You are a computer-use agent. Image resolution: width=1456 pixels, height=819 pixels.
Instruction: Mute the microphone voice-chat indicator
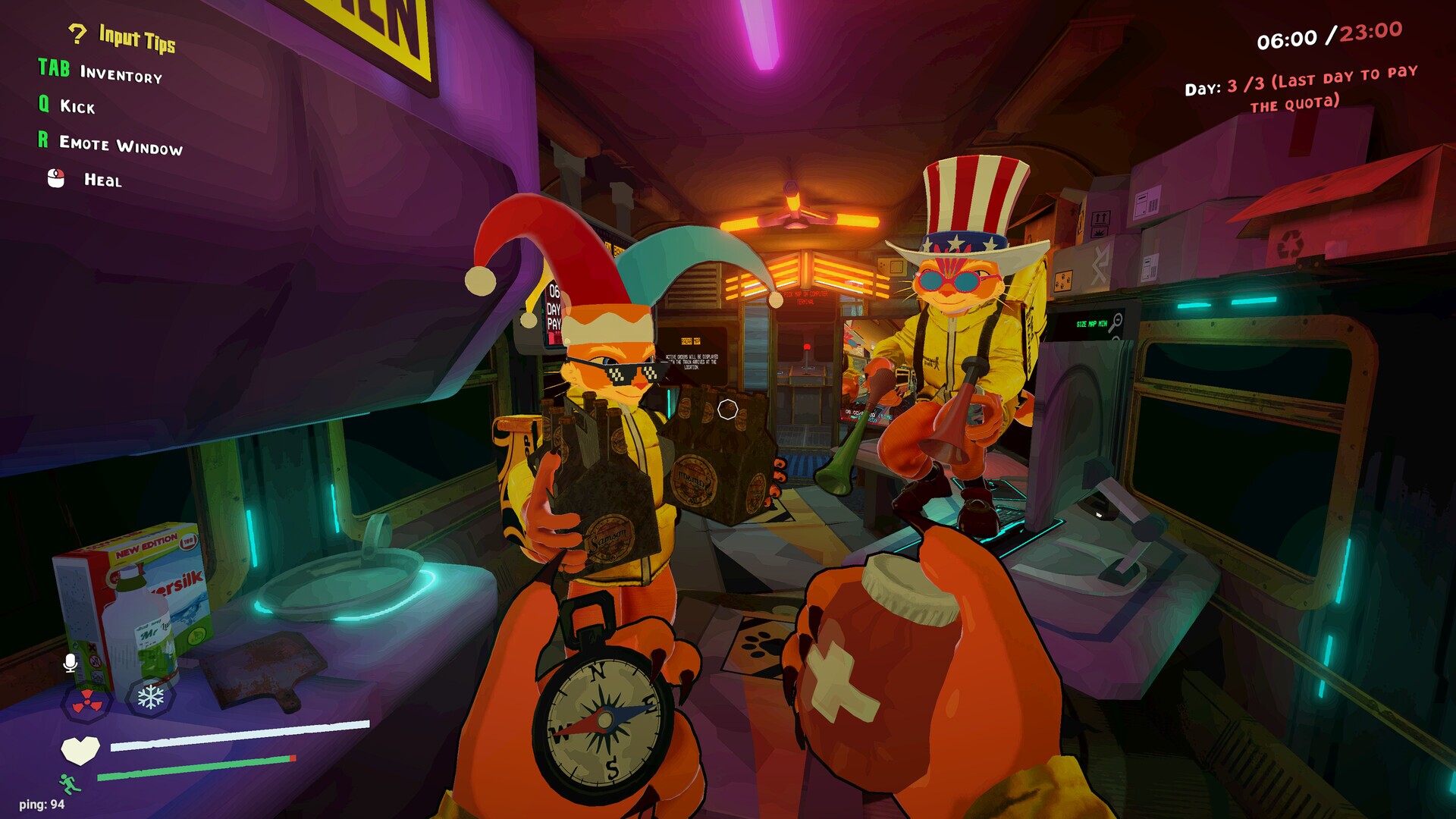pyautogui.click(x=69, y=662)
